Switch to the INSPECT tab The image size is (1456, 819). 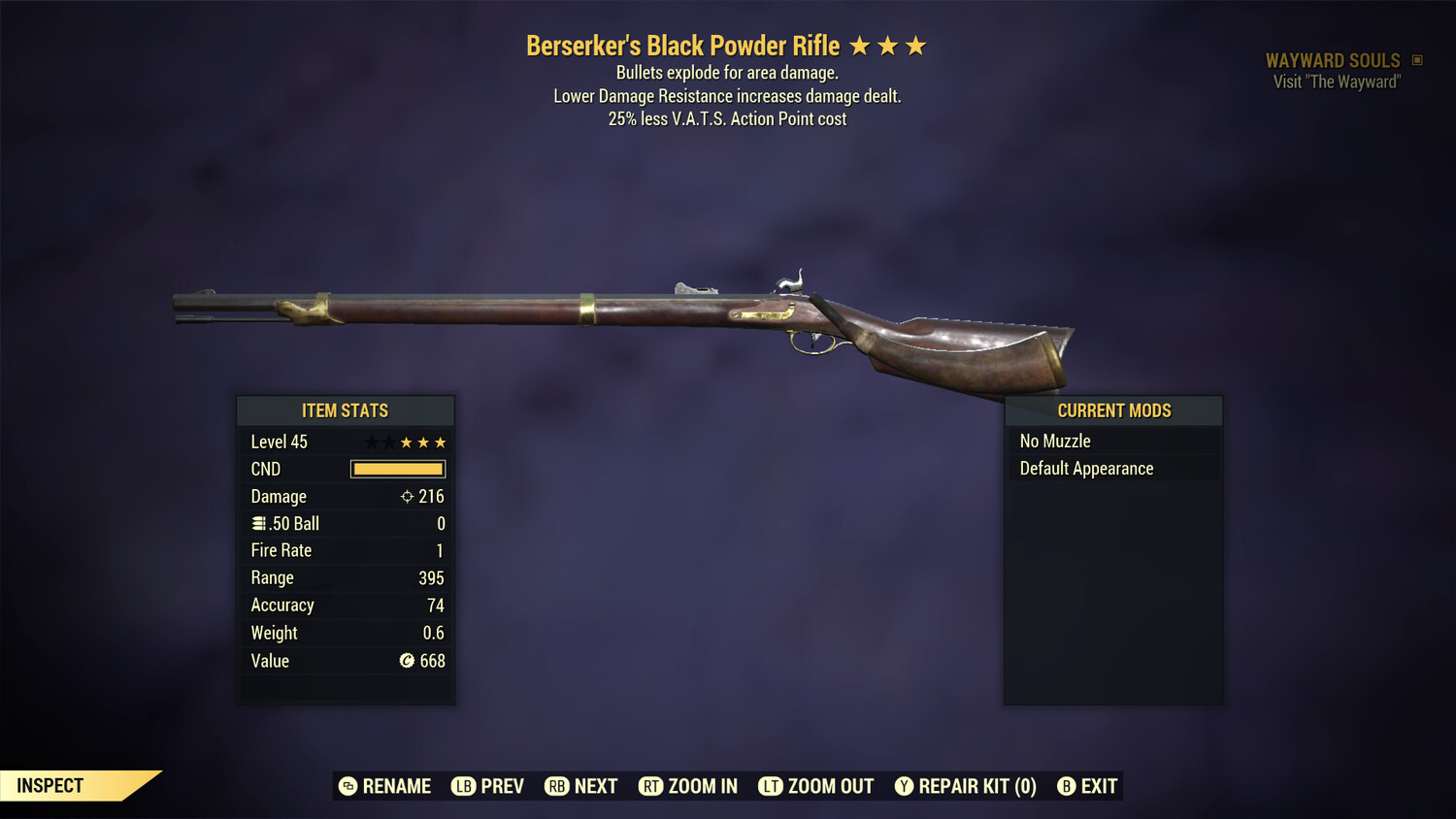coord(50,785)
